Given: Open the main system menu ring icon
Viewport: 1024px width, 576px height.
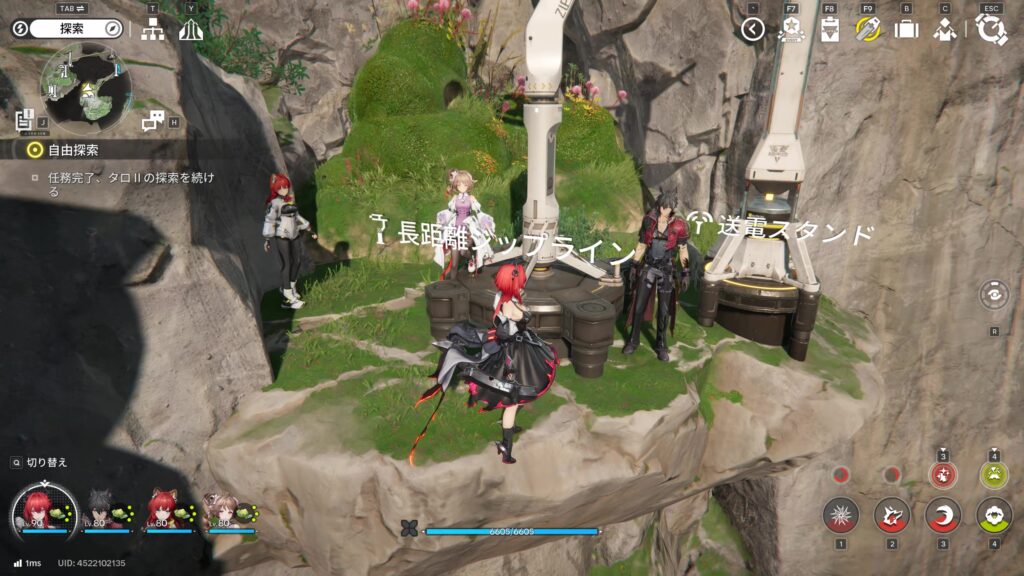Looking at the screenshot, I should (991, 29).
